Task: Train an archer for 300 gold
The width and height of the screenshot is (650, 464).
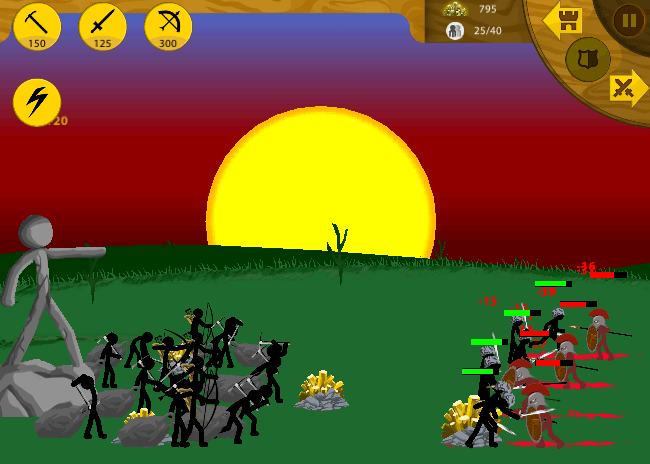Action: (x=168, y=26)
